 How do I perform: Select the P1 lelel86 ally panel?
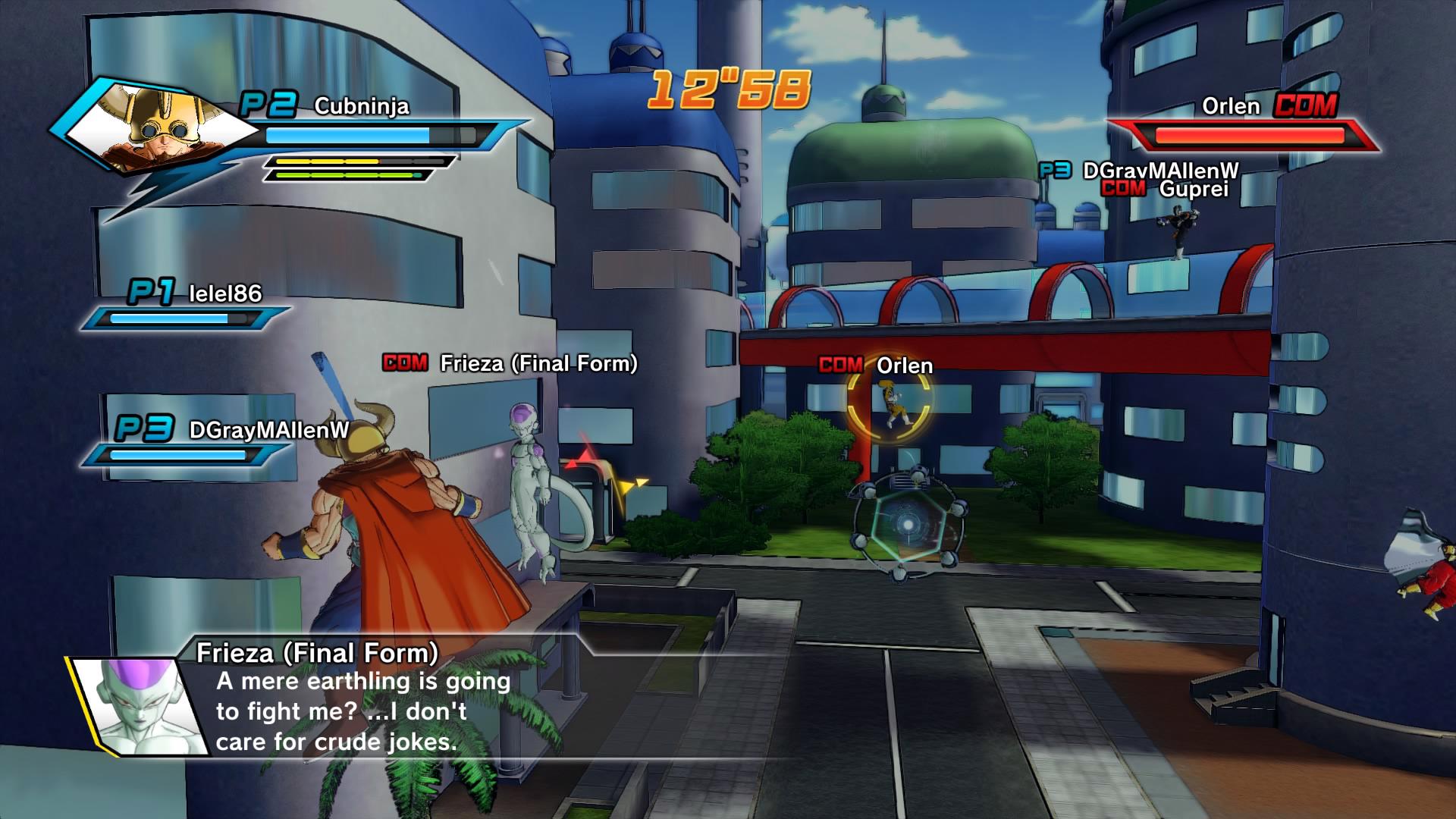[x=187, y=306]
